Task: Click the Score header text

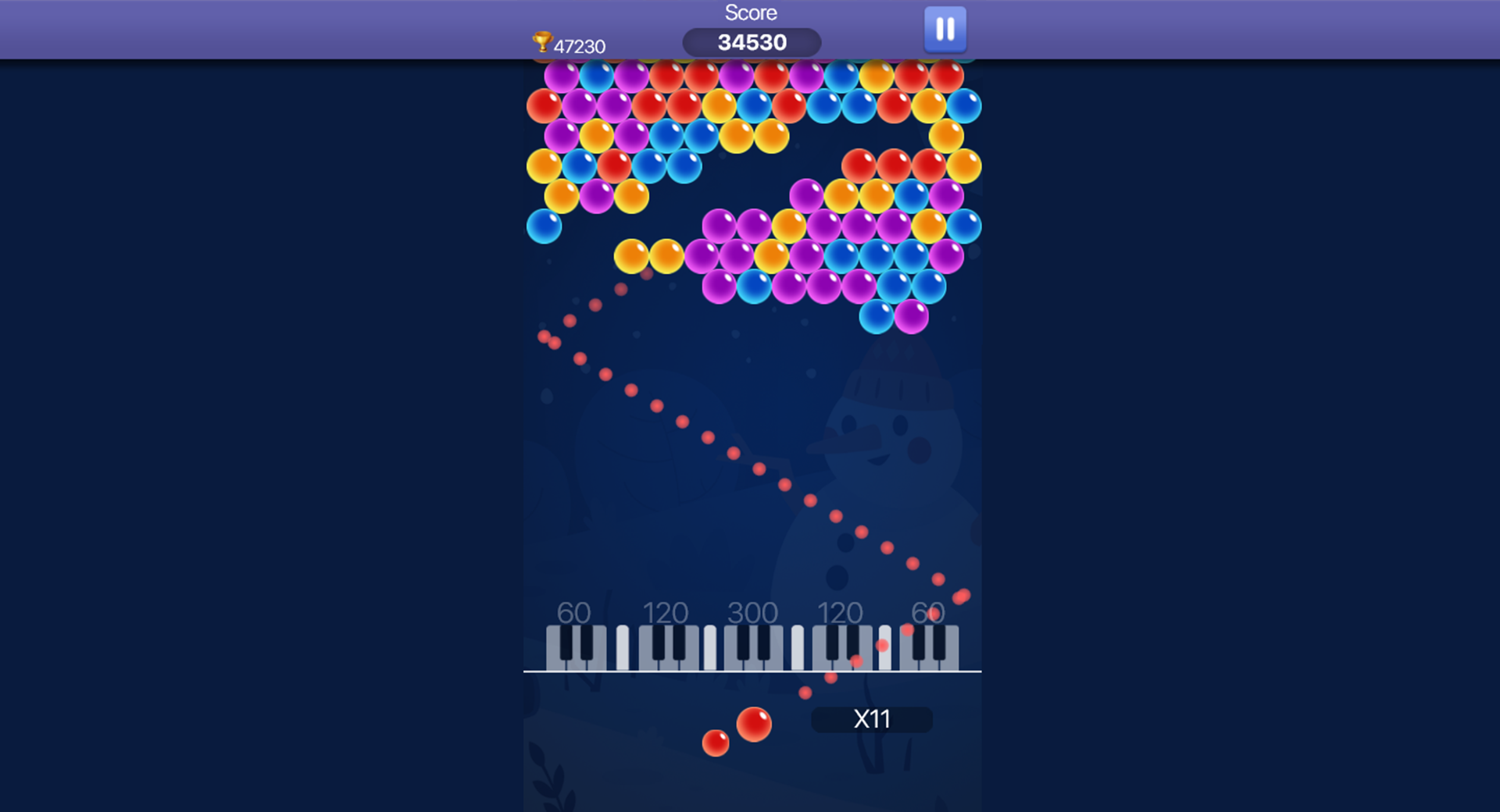Action: click(x=752, y=12)
